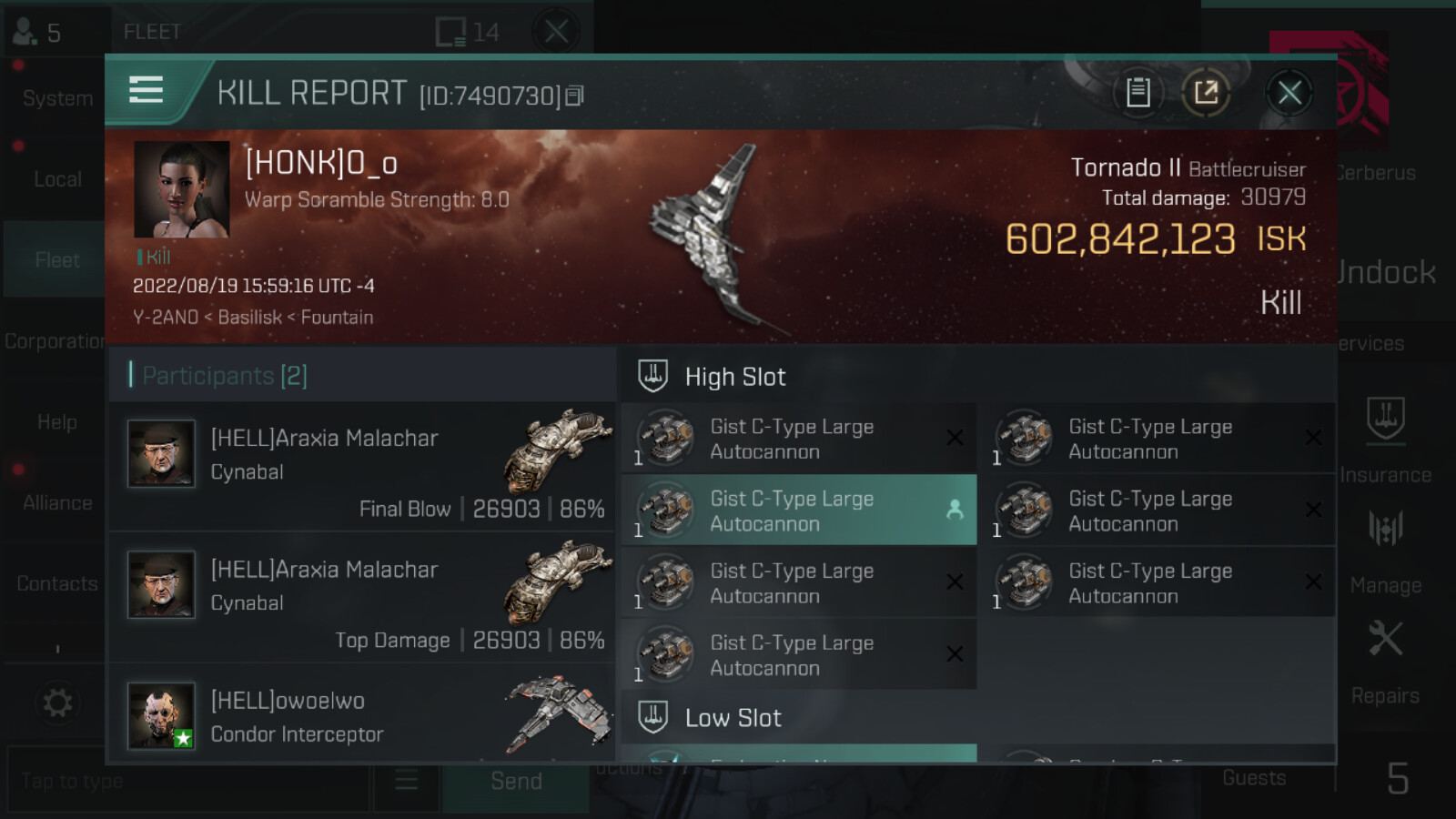The height and width of the screenshot is (819, 1456).
Task: Copy the kill report ID
Action: point(574,96)
